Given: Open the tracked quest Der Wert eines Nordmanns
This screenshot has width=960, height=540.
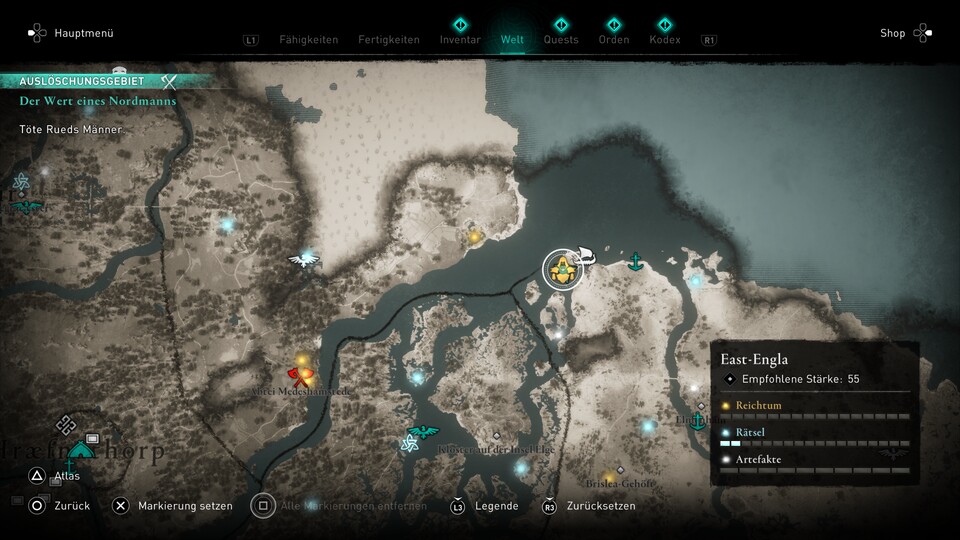Looking at the screenshot, I should [x=98, y=101].
